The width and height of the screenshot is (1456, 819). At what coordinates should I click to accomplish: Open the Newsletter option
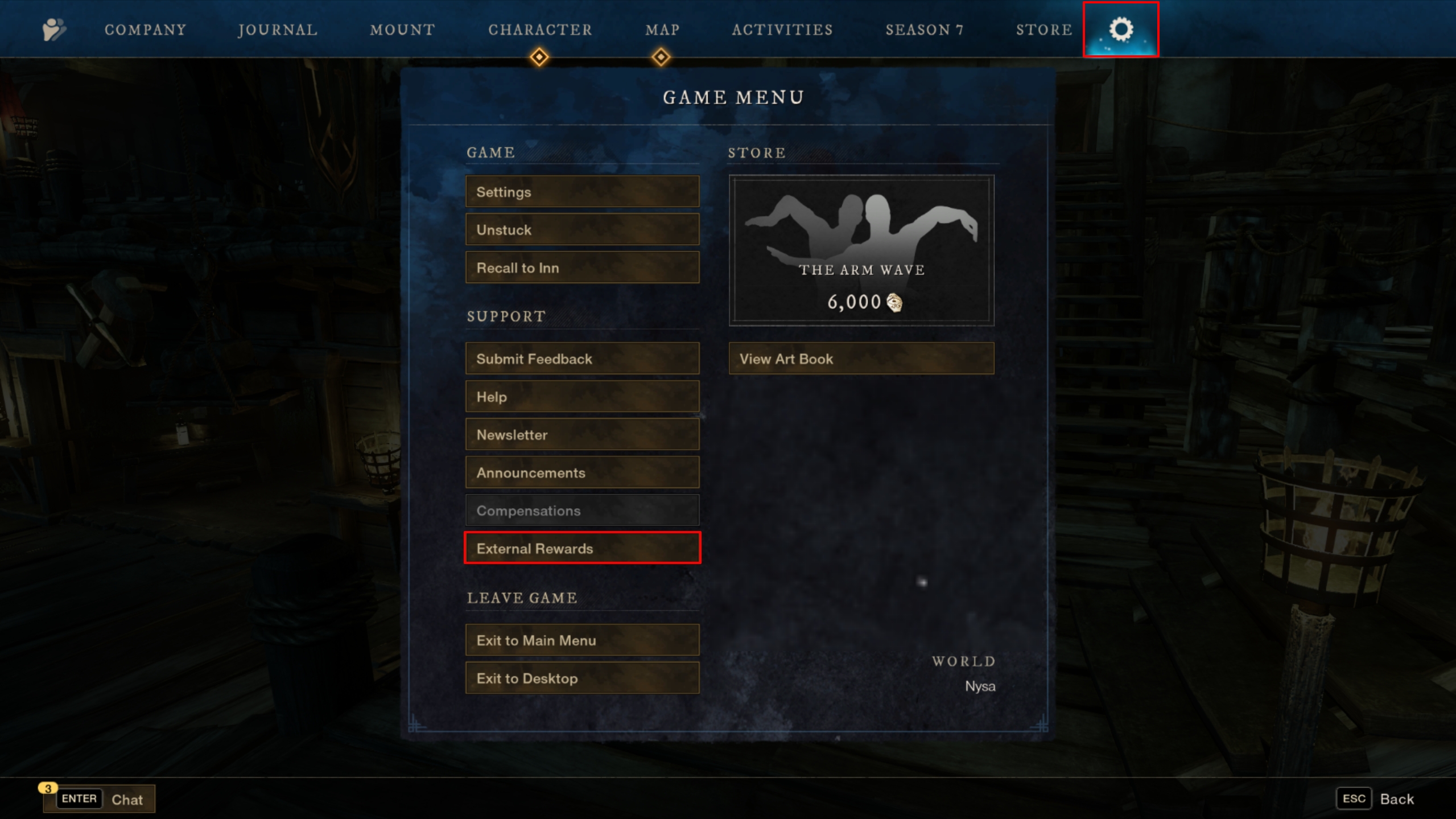[582, 435]
